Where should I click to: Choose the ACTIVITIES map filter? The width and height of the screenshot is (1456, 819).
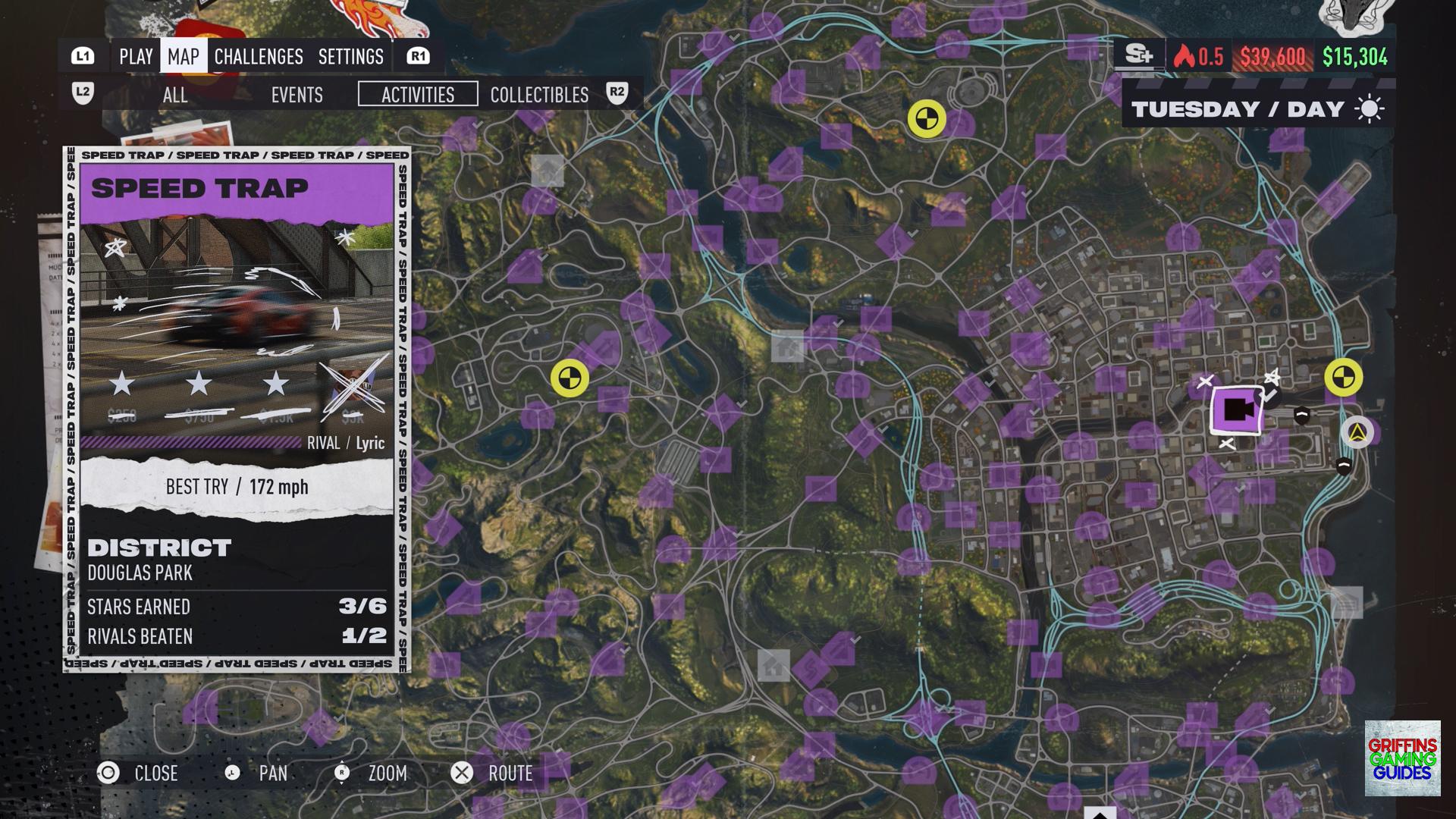[x=418, y=95]
